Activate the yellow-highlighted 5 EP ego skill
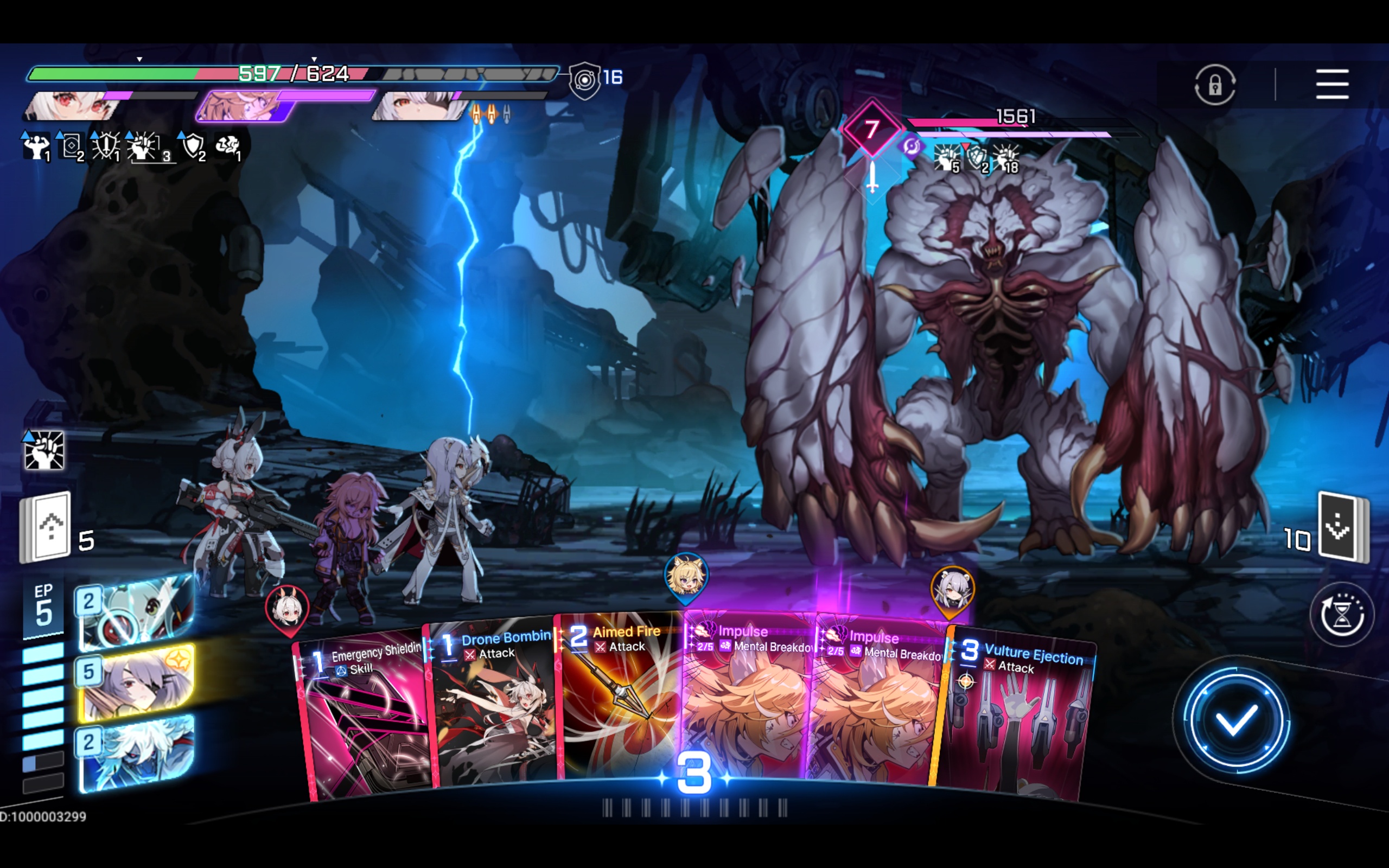 [137, 683]
